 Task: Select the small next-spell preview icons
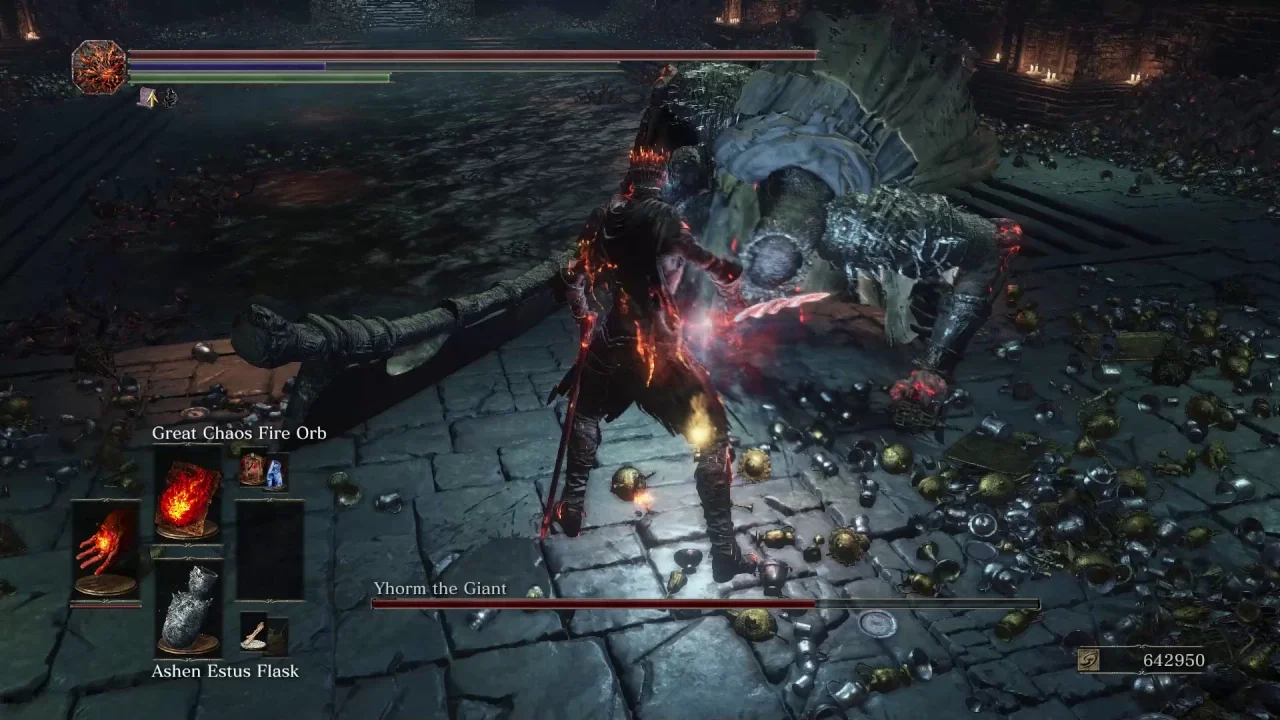263,470
